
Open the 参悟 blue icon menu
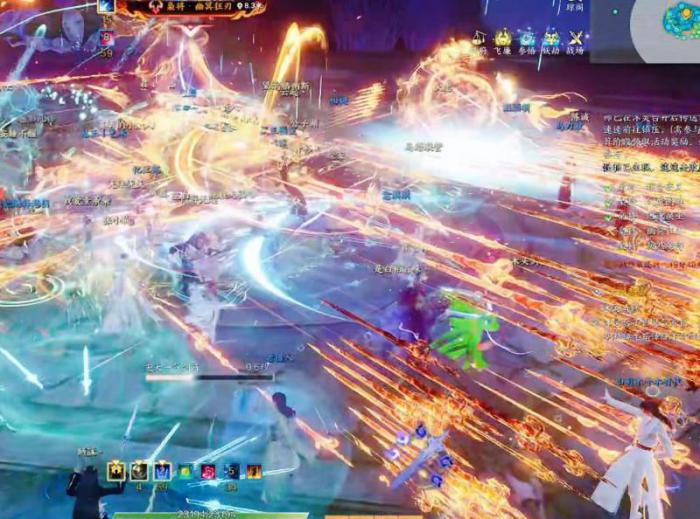click(x=526, y=38)
